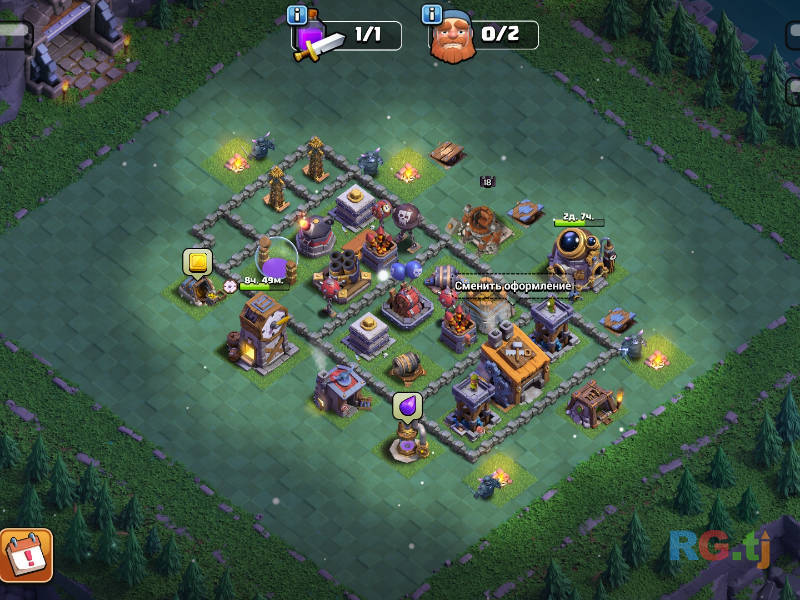Open info for the elixir sword counter
Viewport: 800px width, 600px height.
[x=296, y=15]
